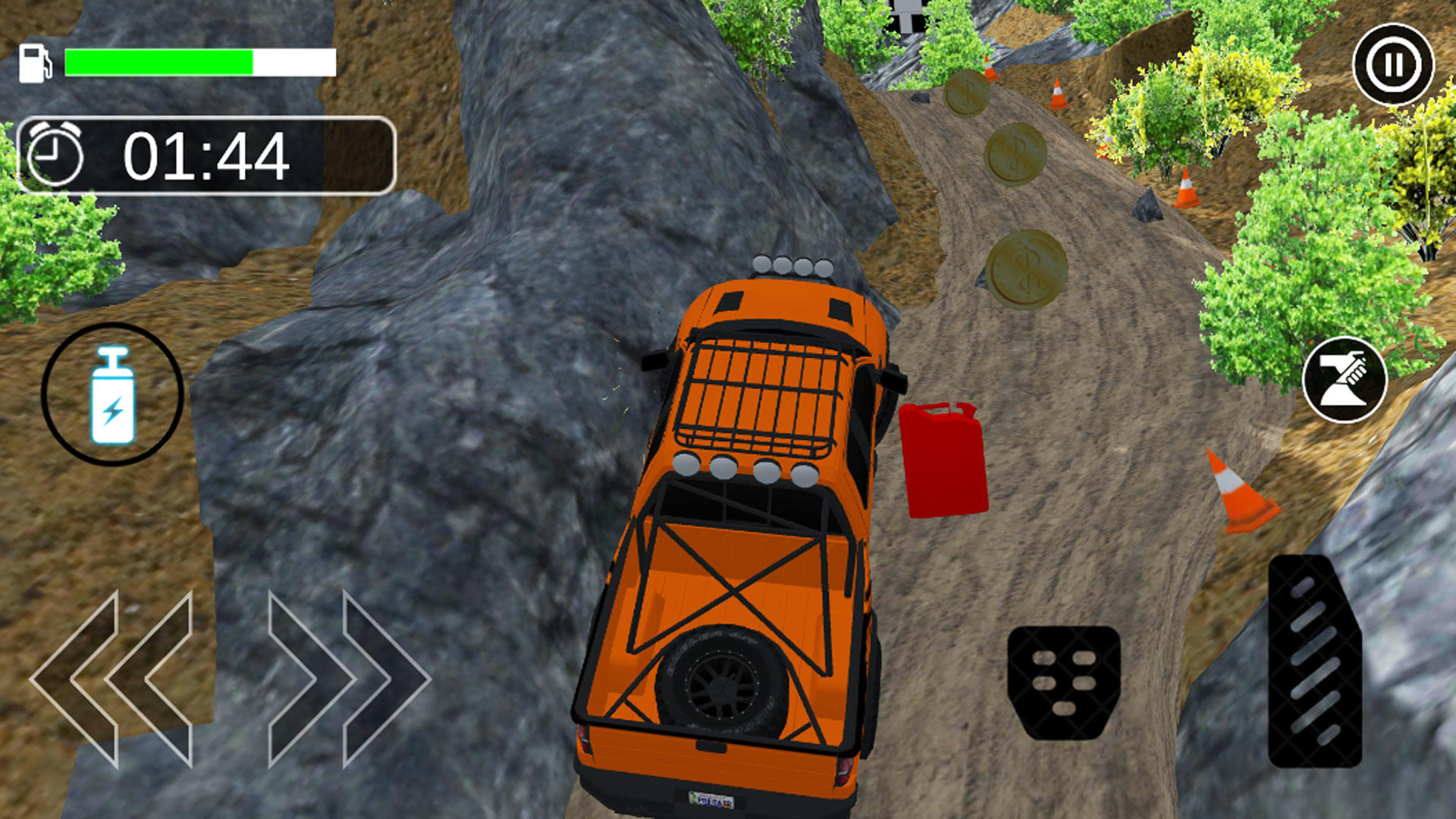Open the pause menu
The height and width of the screenshot is (819, 1456).
pos(1392,64)
